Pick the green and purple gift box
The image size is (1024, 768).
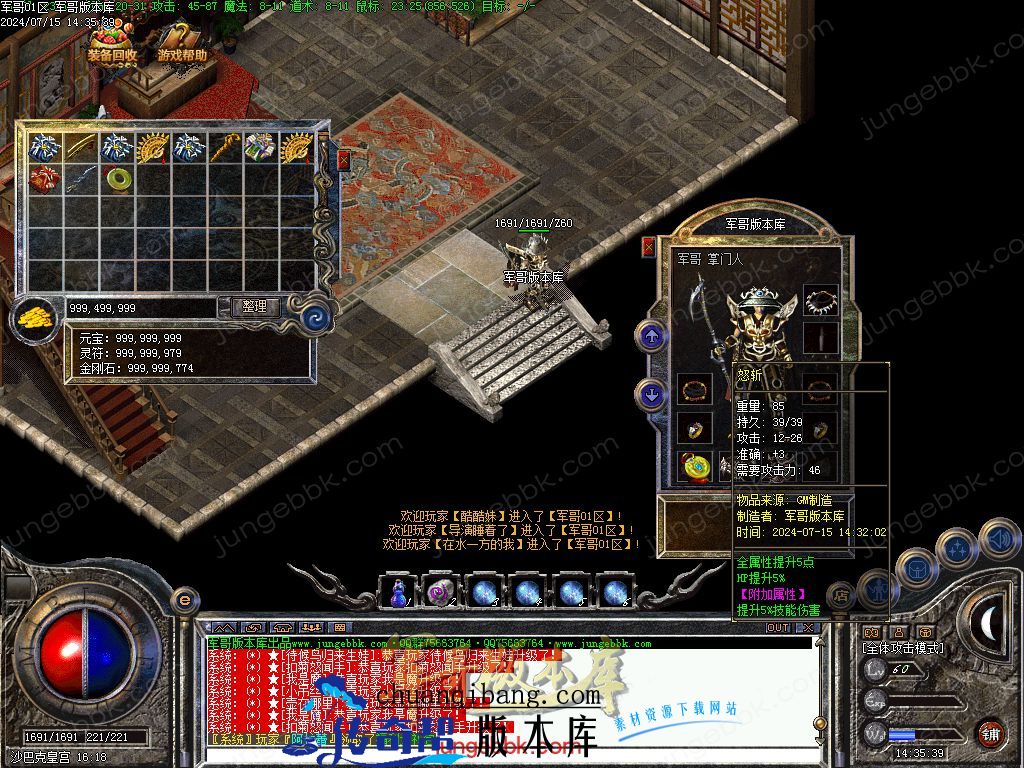click(259, 147)
